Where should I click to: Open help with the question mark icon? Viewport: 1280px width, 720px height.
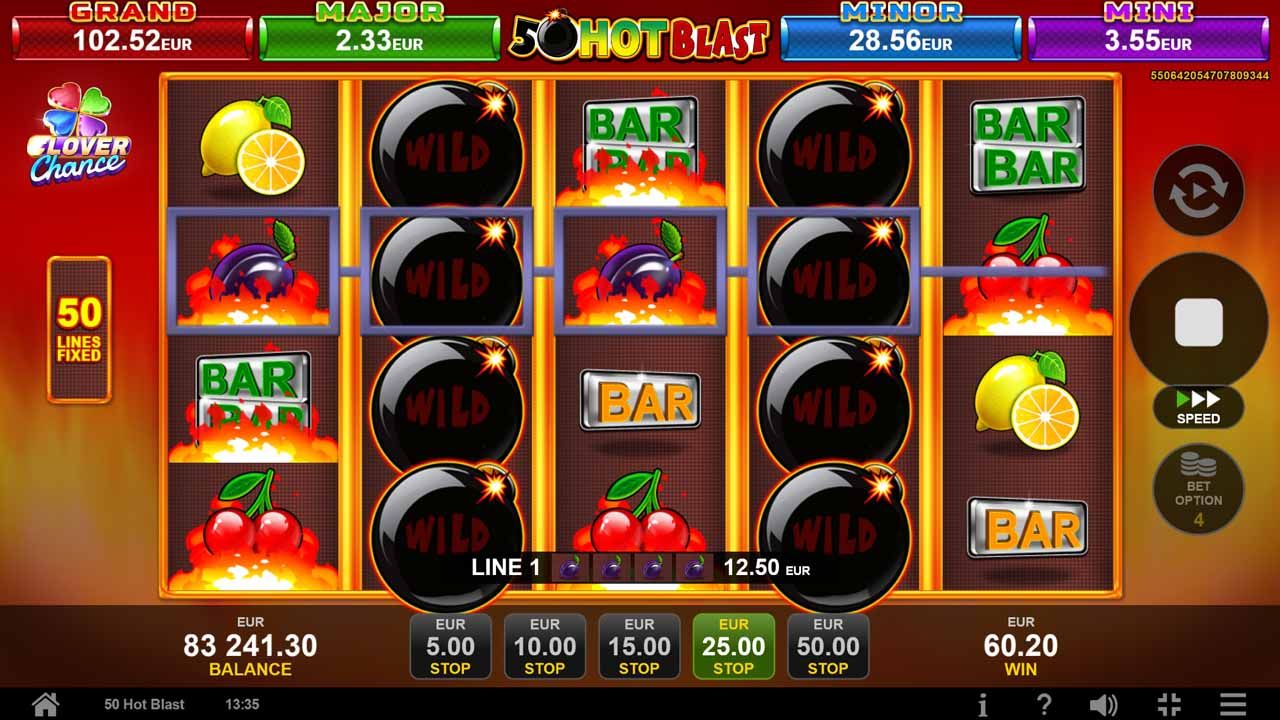1043,704
